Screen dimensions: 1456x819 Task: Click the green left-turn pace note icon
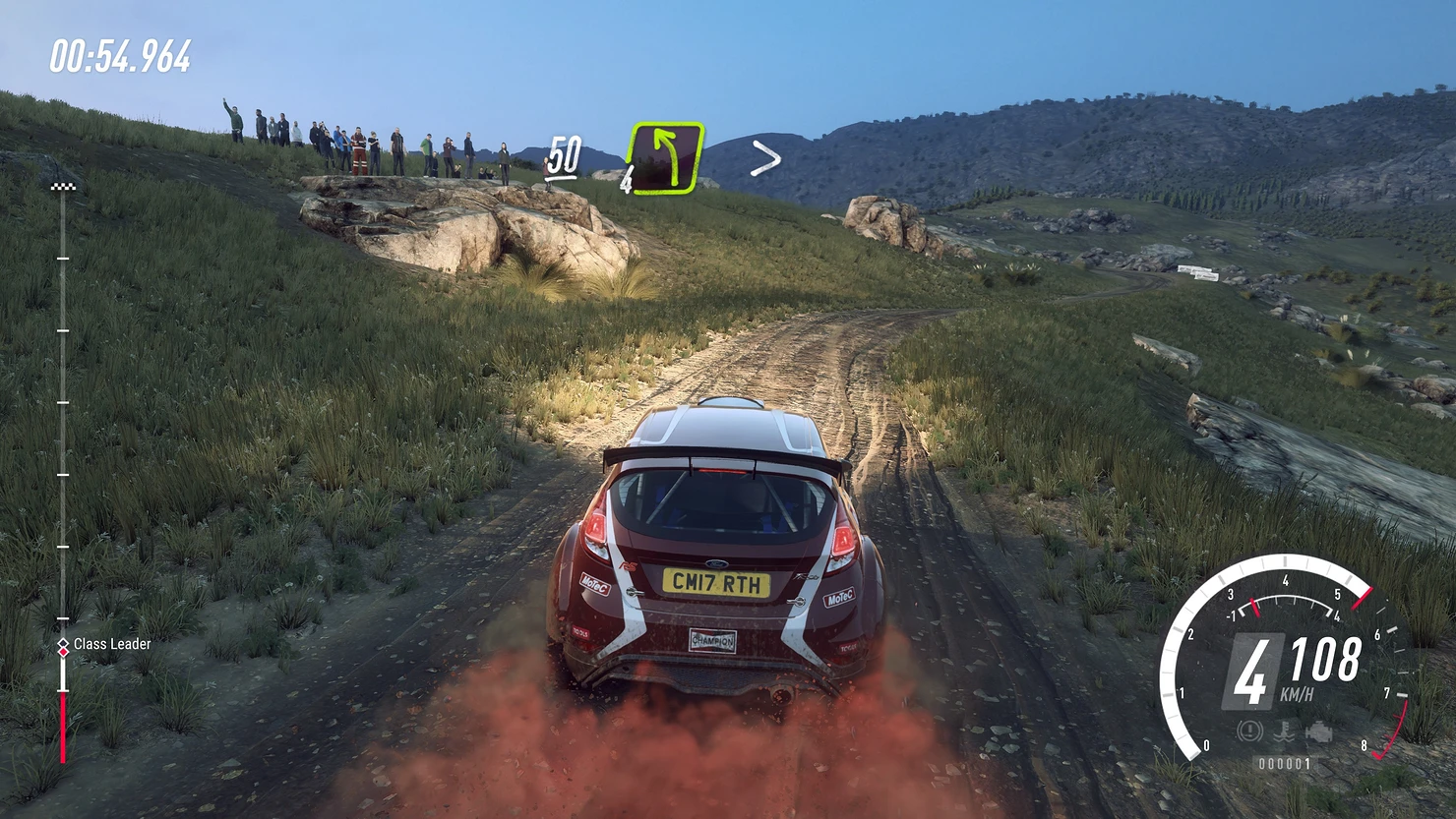(x=667, y=156)
